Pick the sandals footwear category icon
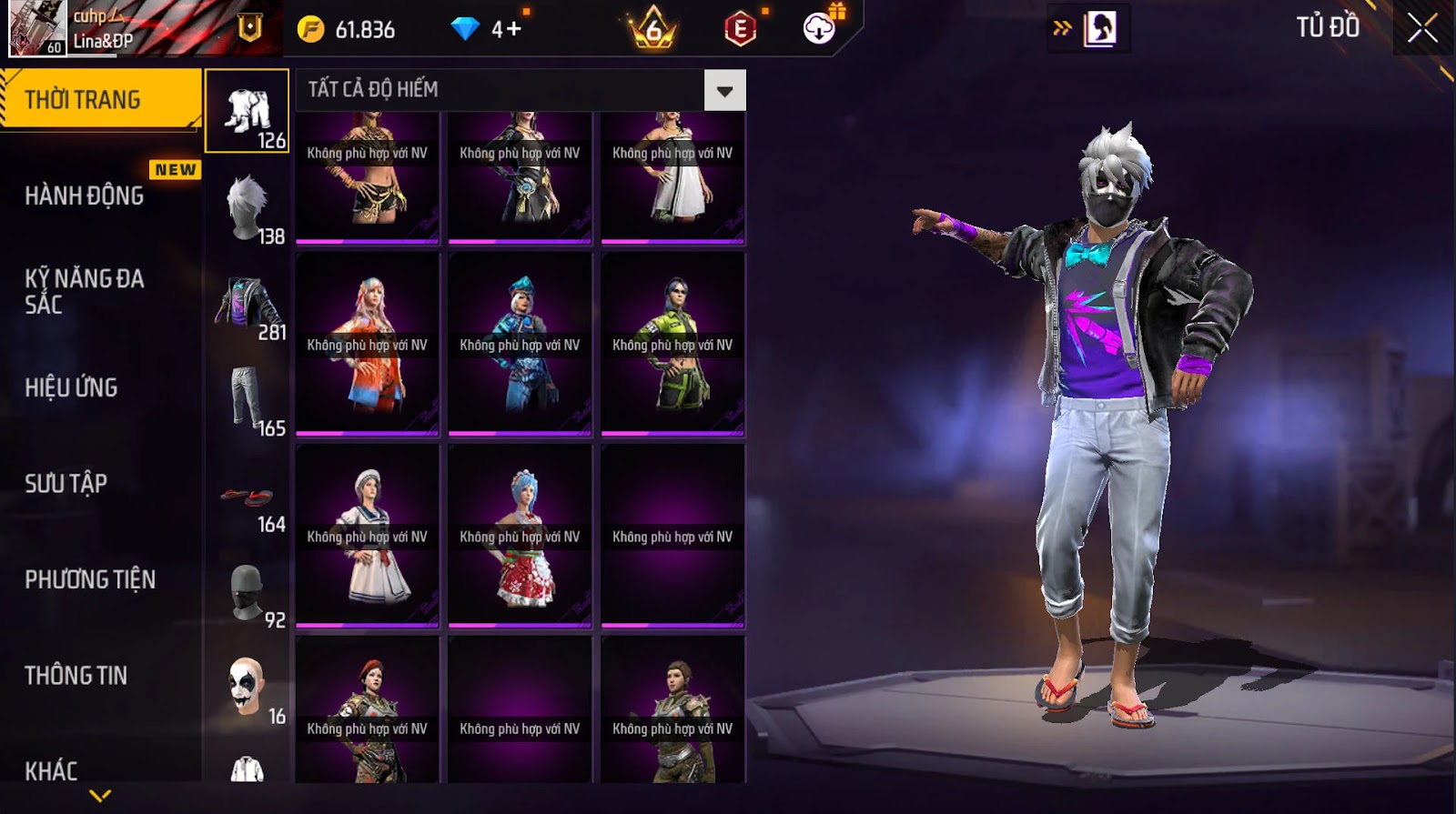 coord(248,497)
